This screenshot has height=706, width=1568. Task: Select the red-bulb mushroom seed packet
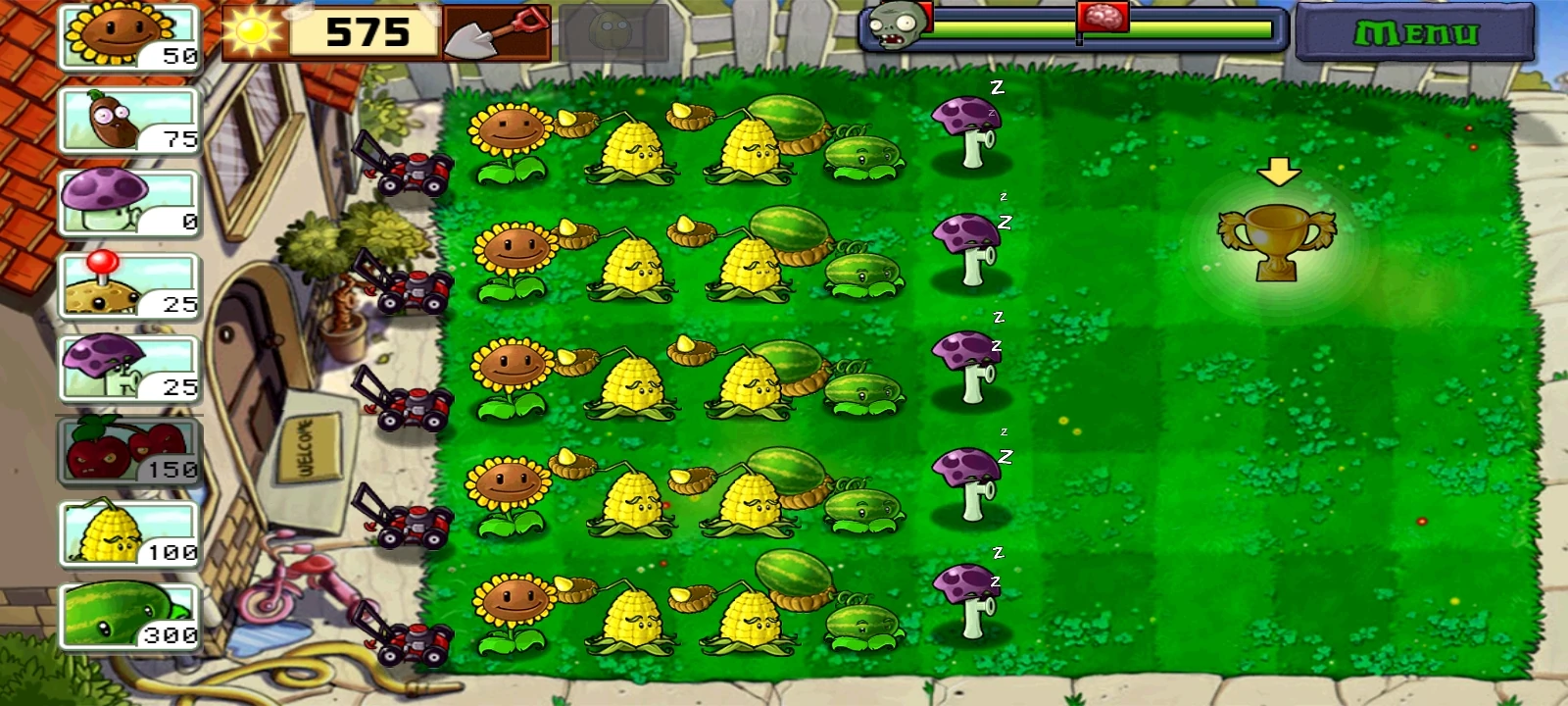[x=125, y=284]
